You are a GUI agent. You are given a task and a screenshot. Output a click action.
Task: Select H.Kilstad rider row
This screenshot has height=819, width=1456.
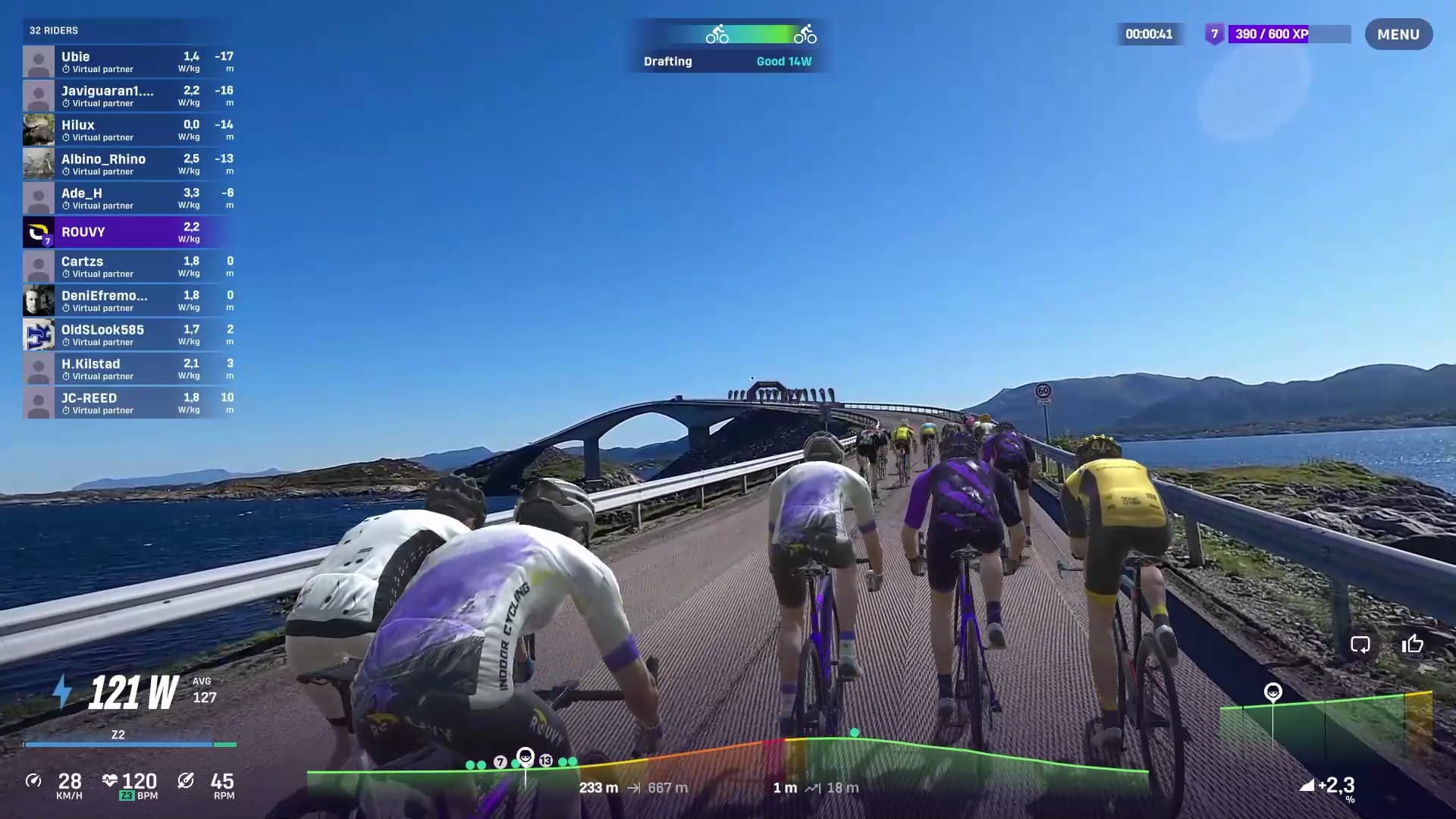tap(128, 369)
